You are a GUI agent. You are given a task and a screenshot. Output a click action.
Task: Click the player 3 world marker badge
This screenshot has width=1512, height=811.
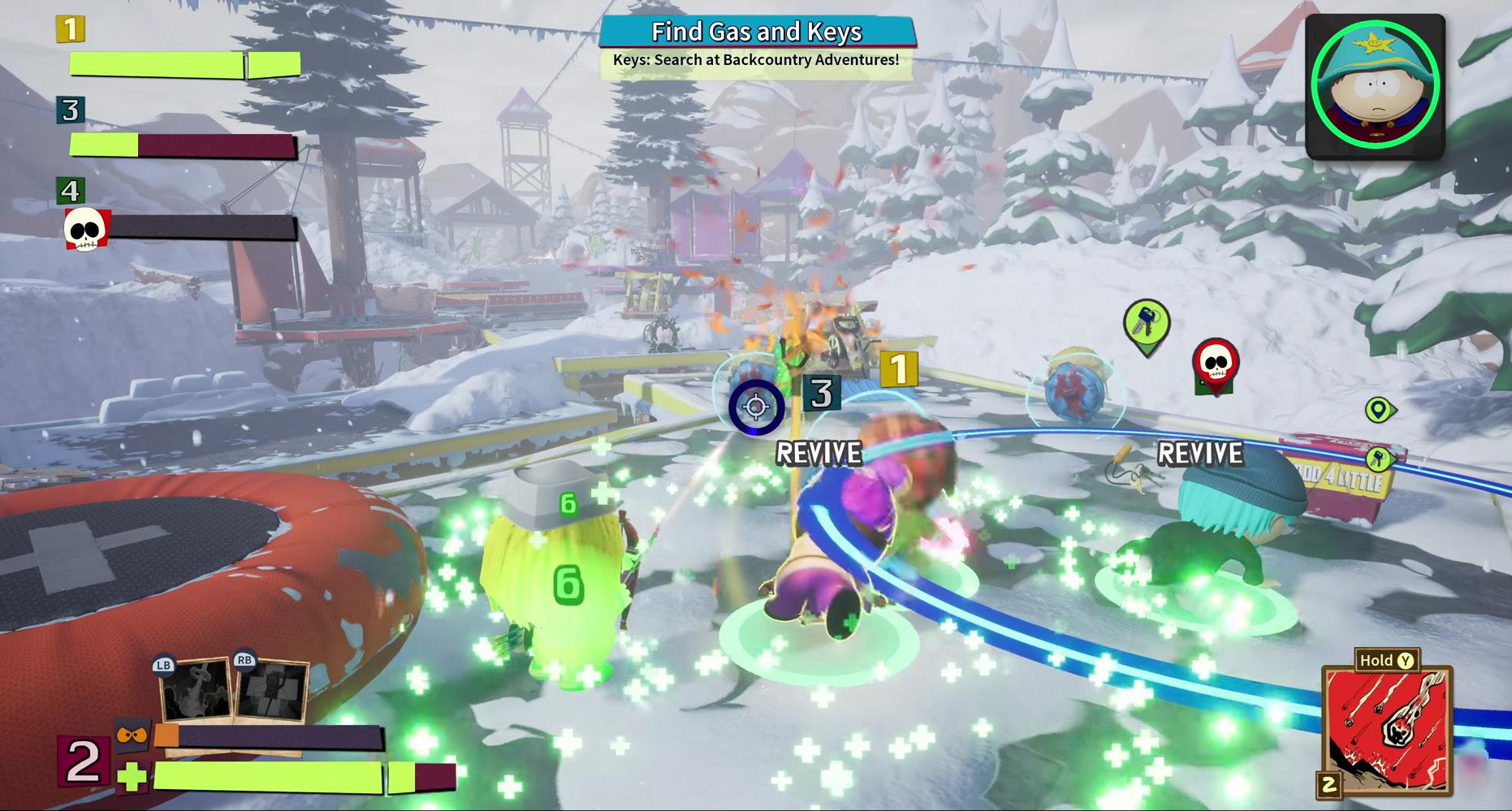click(822, 394)
